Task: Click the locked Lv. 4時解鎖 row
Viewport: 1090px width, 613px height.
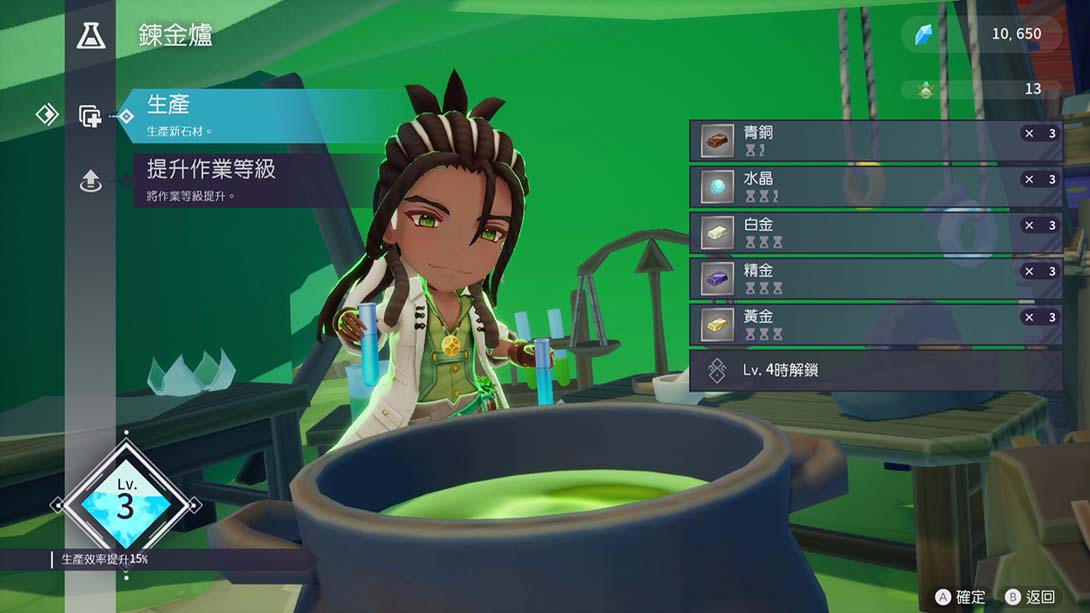Action: pyautogui.click(x=875, y=370)
